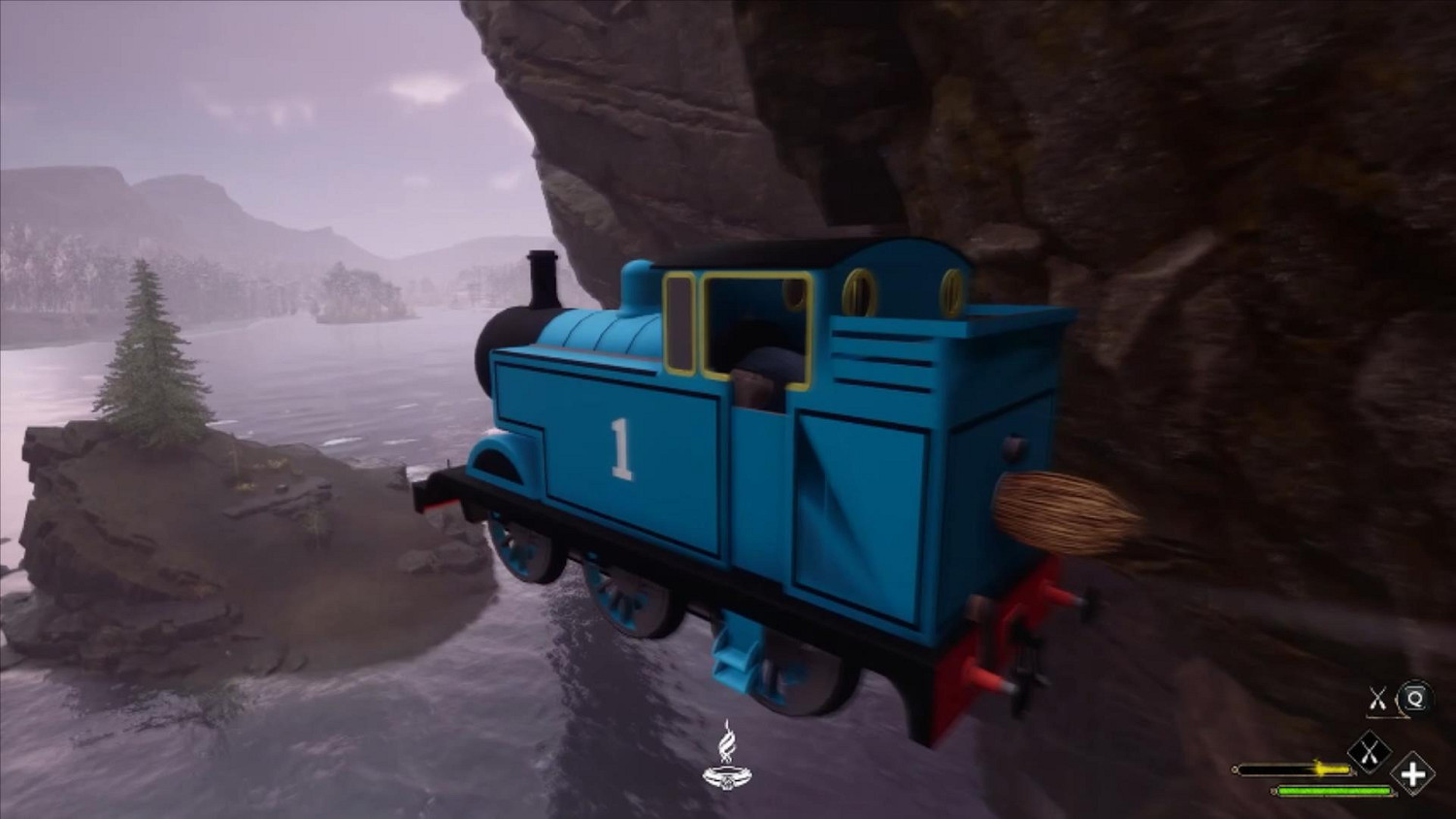Viewport: 1456px width, 819px height.
Task: Click the flame atop the Floo marker
Action: (x=729, y=742)
